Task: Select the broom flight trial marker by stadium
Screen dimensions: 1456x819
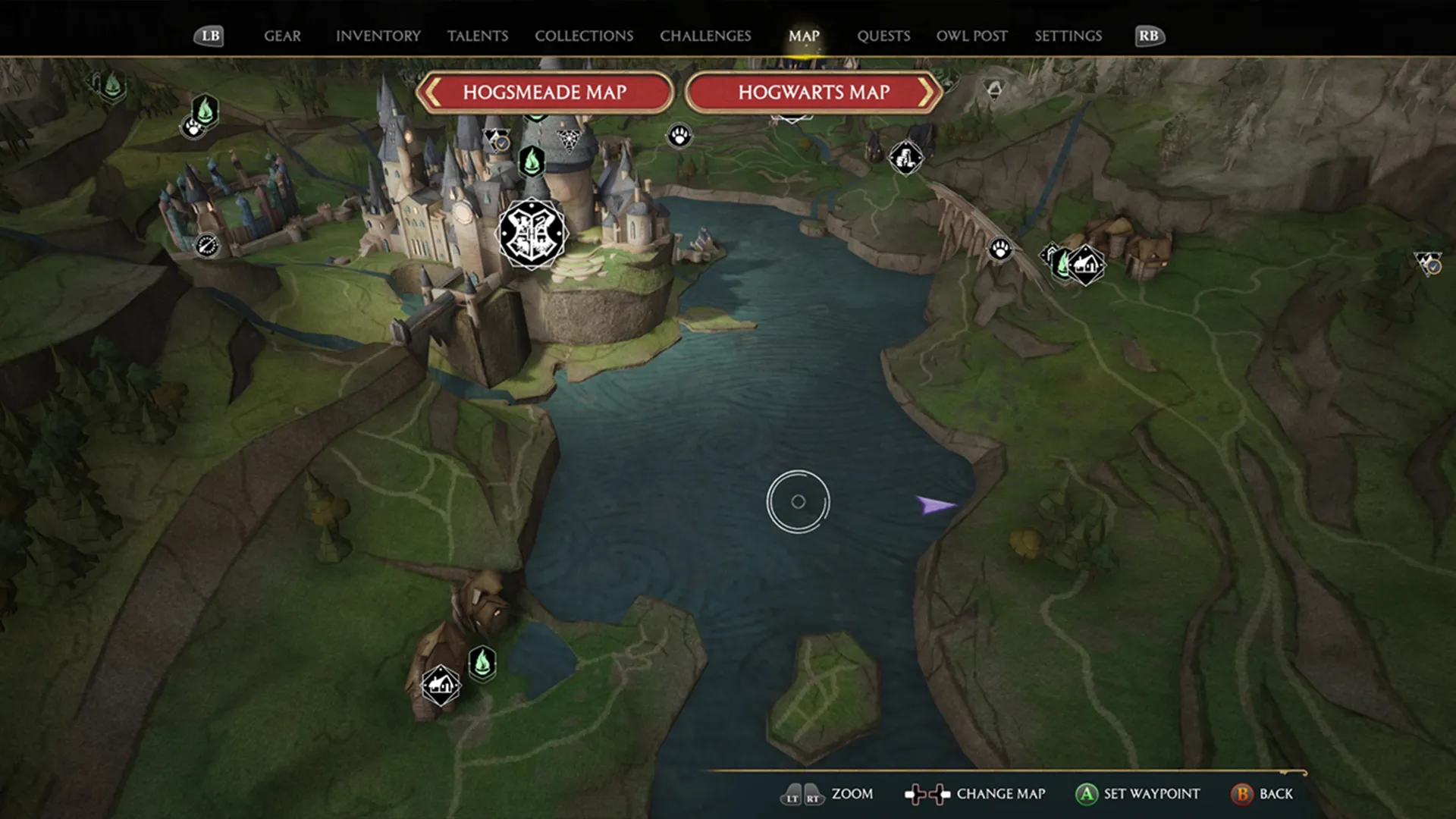Action: point(206,245)
